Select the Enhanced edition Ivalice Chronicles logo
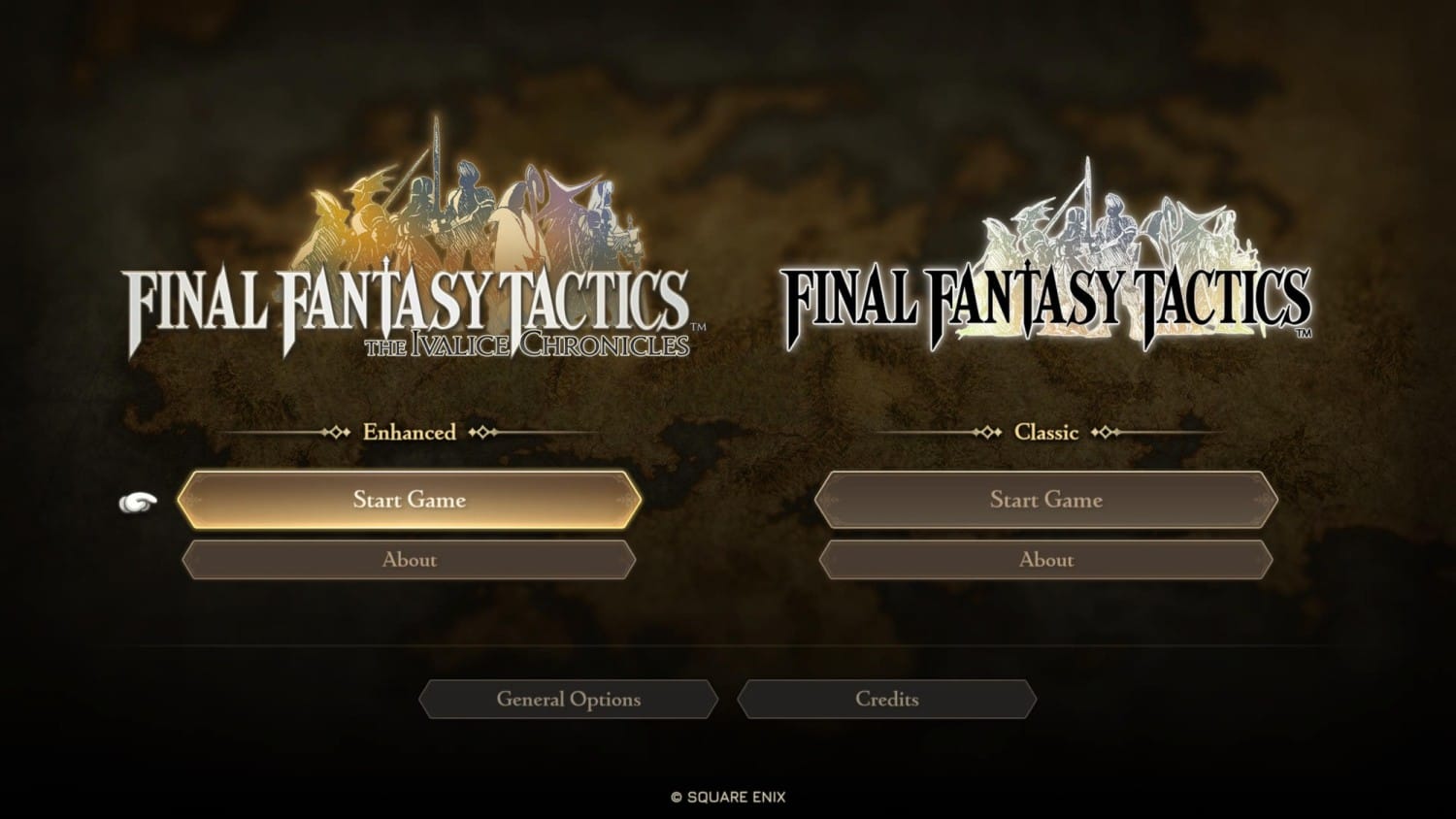This screenshot has height=819, width=1456. click(408, 301)
